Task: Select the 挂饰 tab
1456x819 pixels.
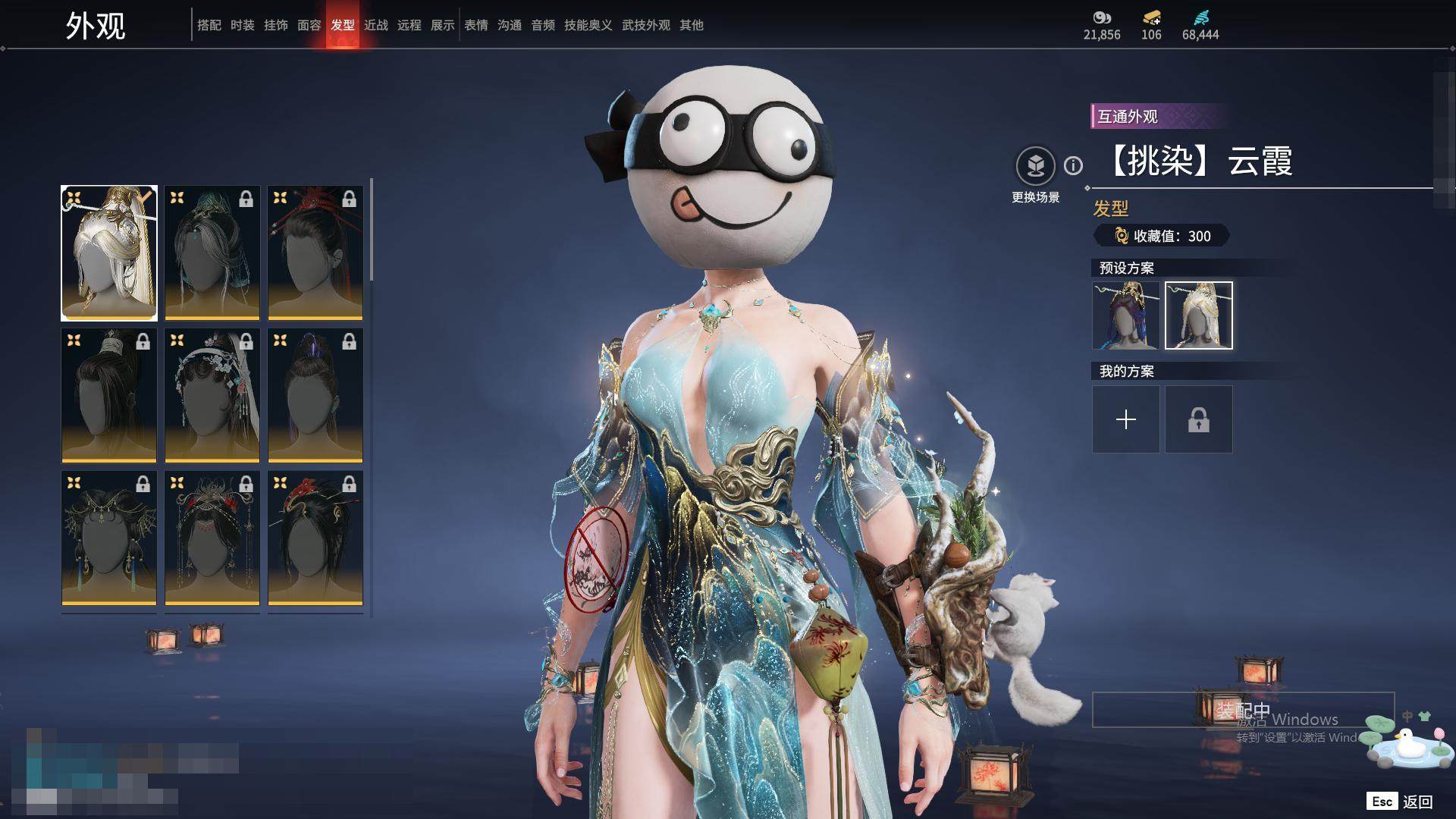Action: pos(275,25)
